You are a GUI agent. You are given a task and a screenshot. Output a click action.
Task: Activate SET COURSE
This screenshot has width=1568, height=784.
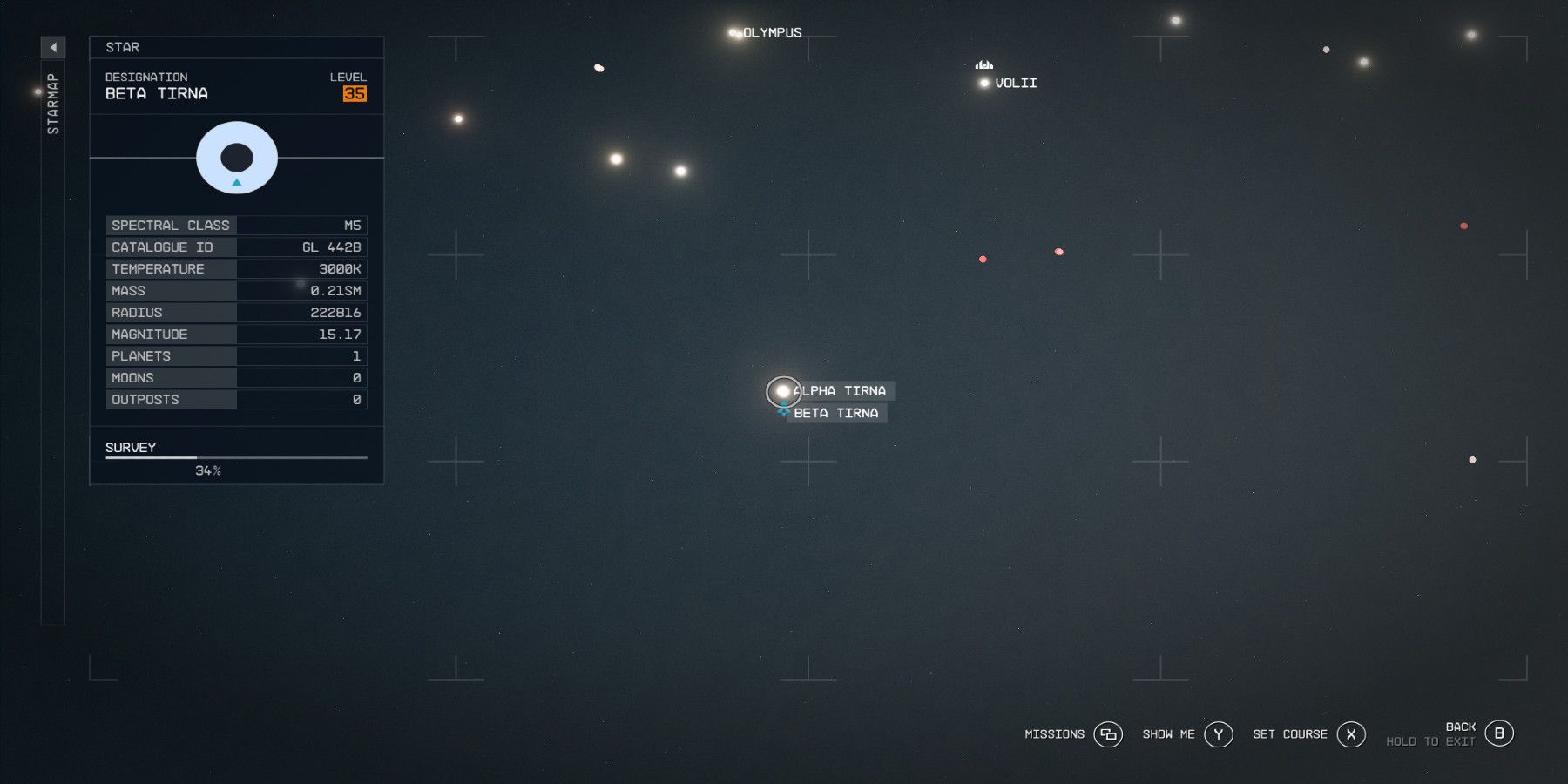[x=1290, y=734]
